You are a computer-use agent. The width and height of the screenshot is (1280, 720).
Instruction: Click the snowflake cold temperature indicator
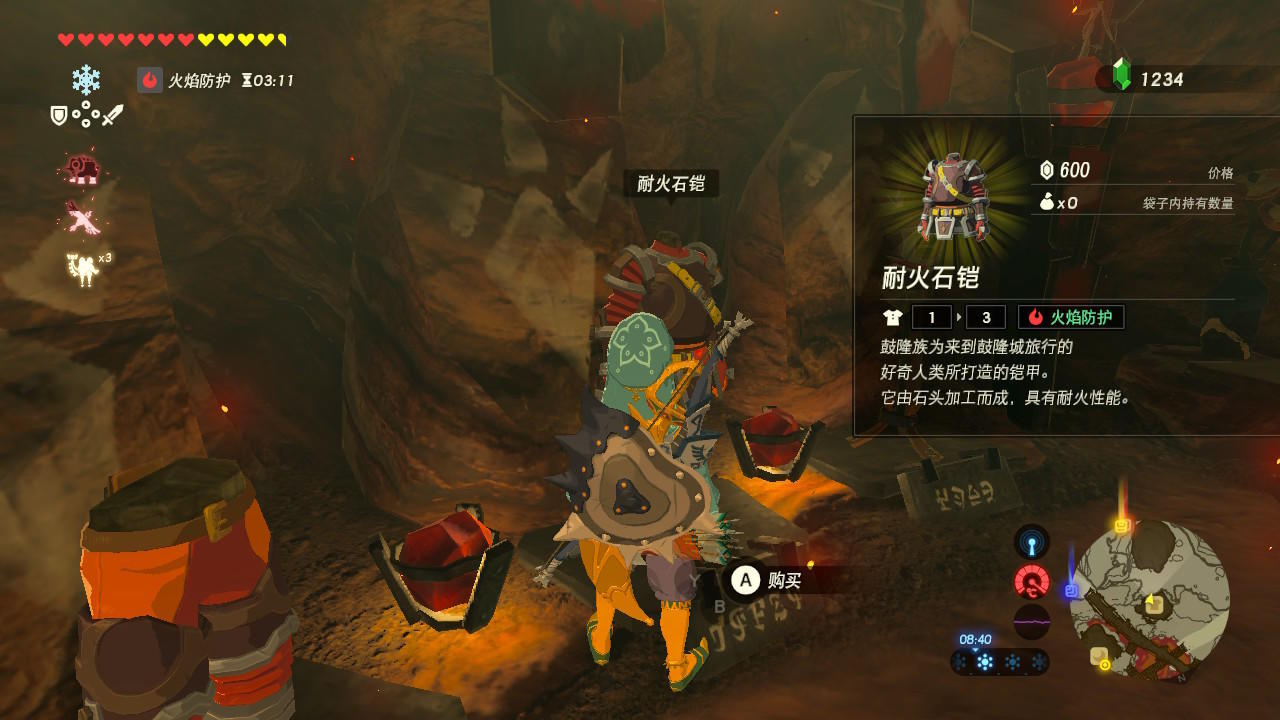[x=87, y=81]
